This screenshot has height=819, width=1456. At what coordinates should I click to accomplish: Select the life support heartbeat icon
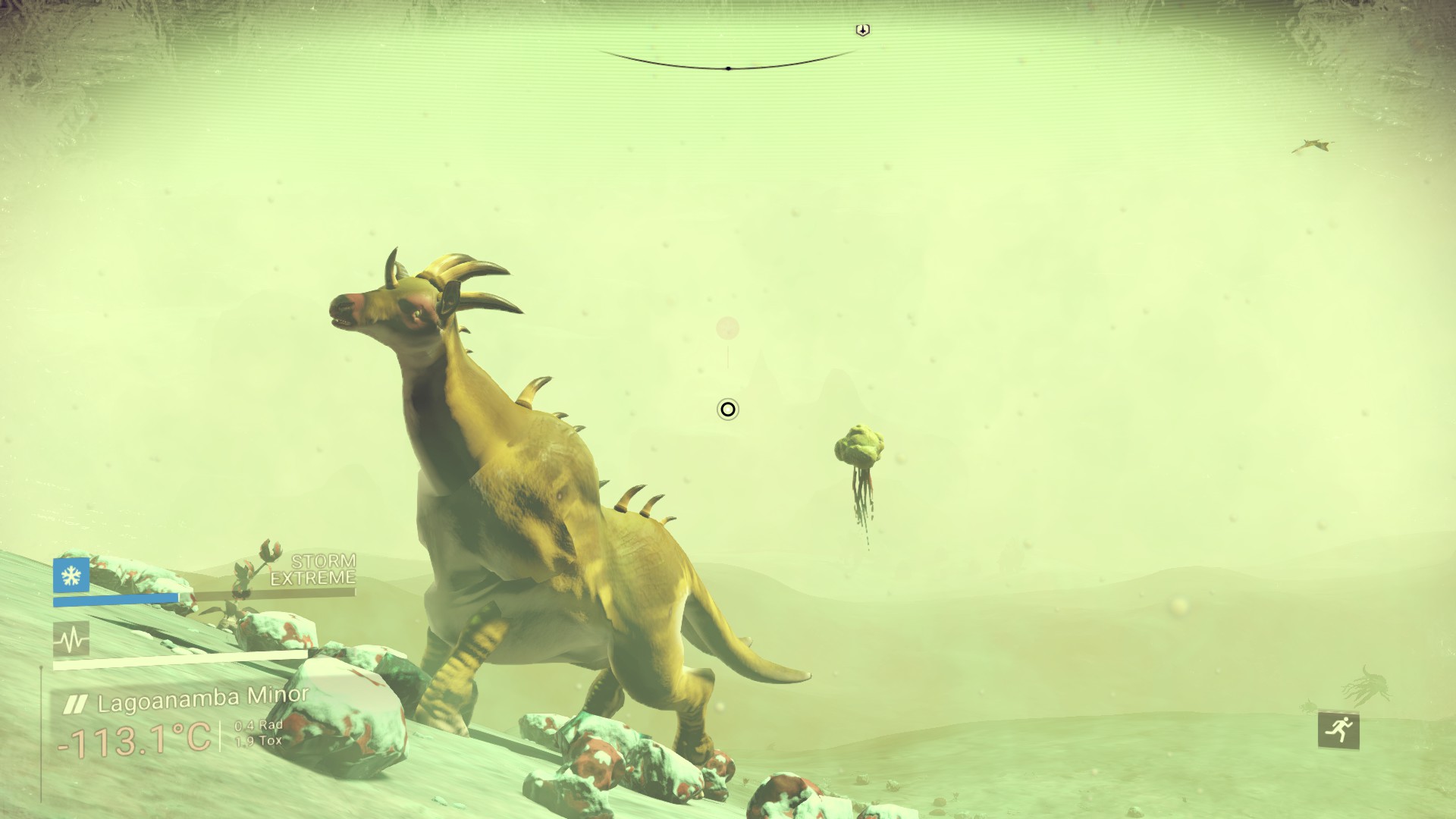click(x=71, y=640)
